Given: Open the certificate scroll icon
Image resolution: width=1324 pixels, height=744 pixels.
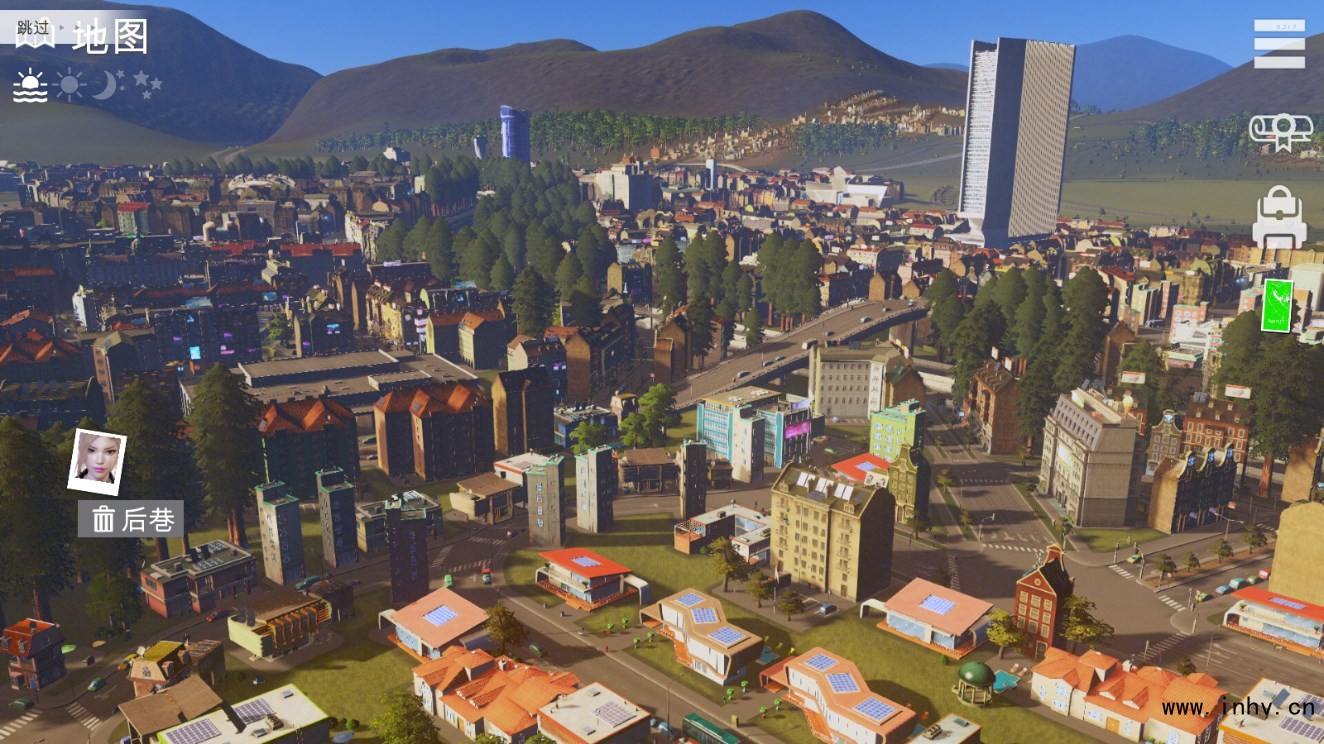Looking at the screenshot, I should pos(1280,132).
